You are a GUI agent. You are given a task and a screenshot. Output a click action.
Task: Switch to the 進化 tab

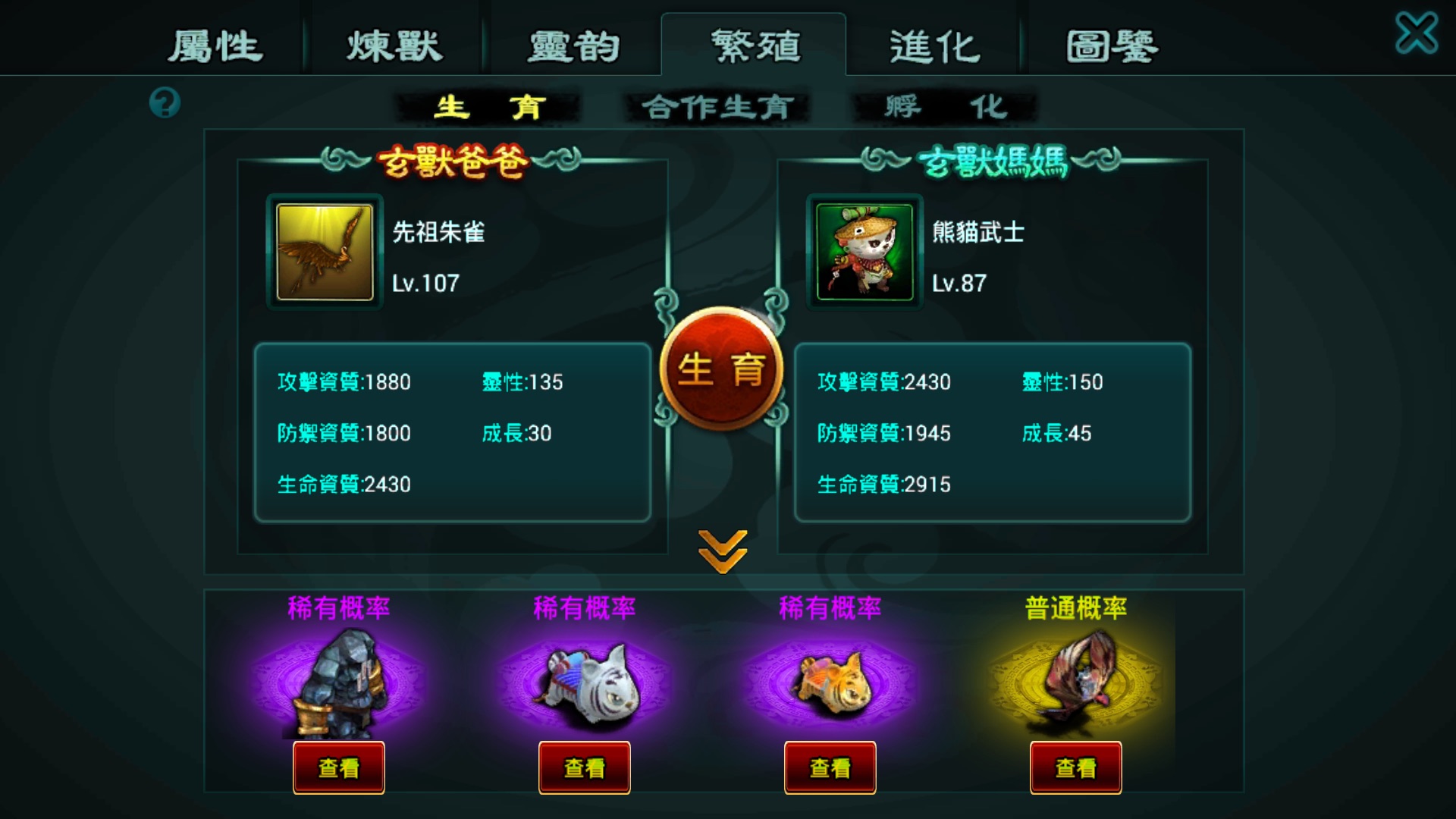pos(933,45)
